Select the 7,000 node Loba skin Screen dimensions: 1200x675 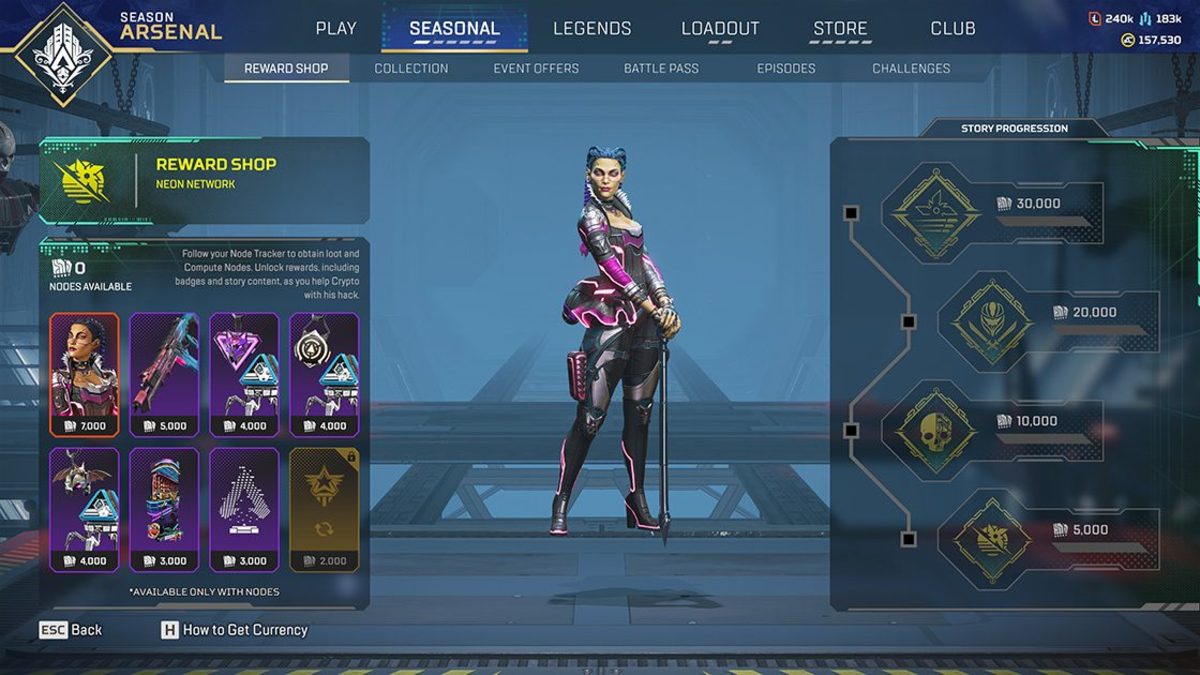tap(84, 375)
